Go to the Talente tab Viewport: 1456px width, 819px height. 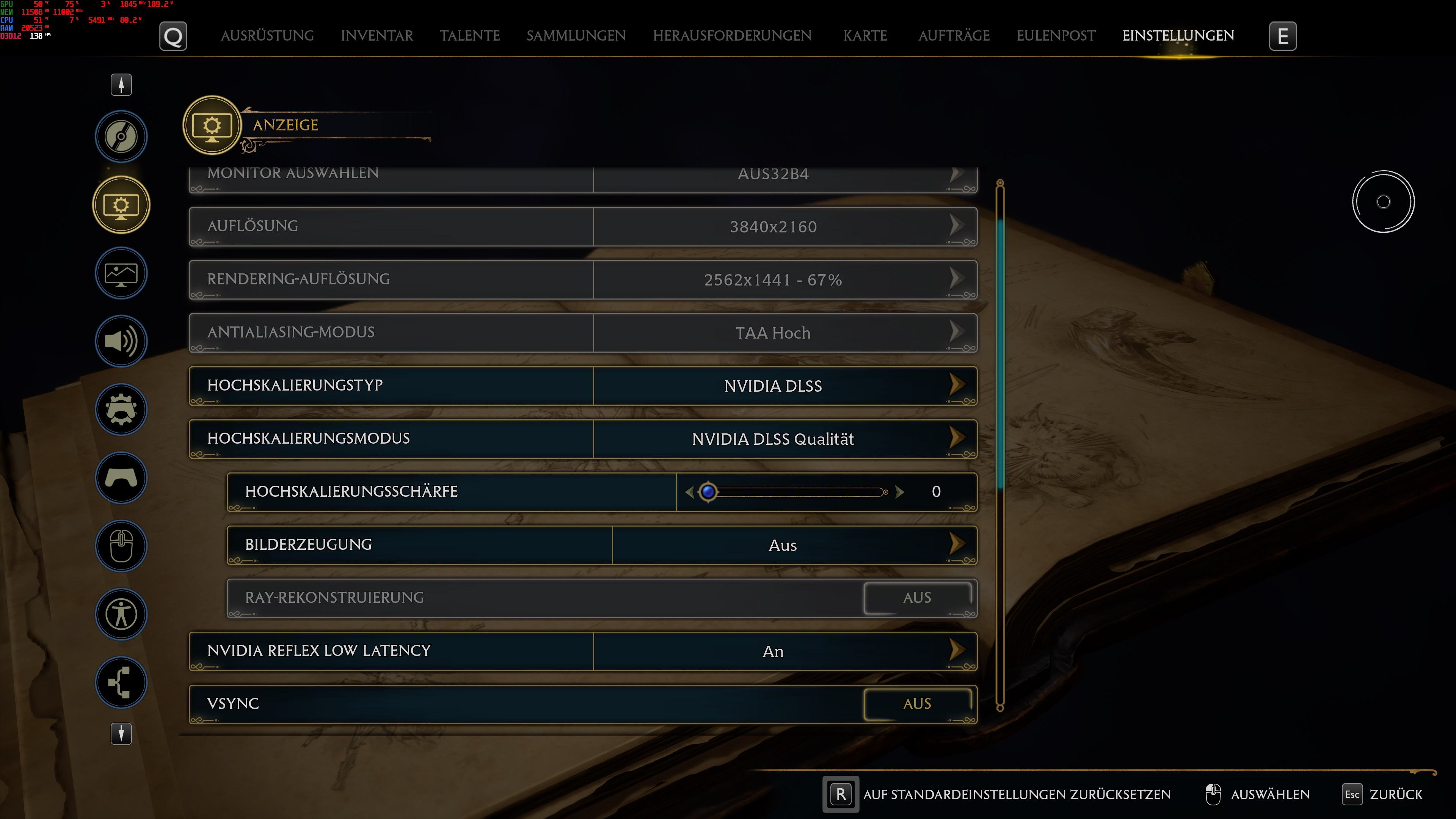tap(470, 36)
